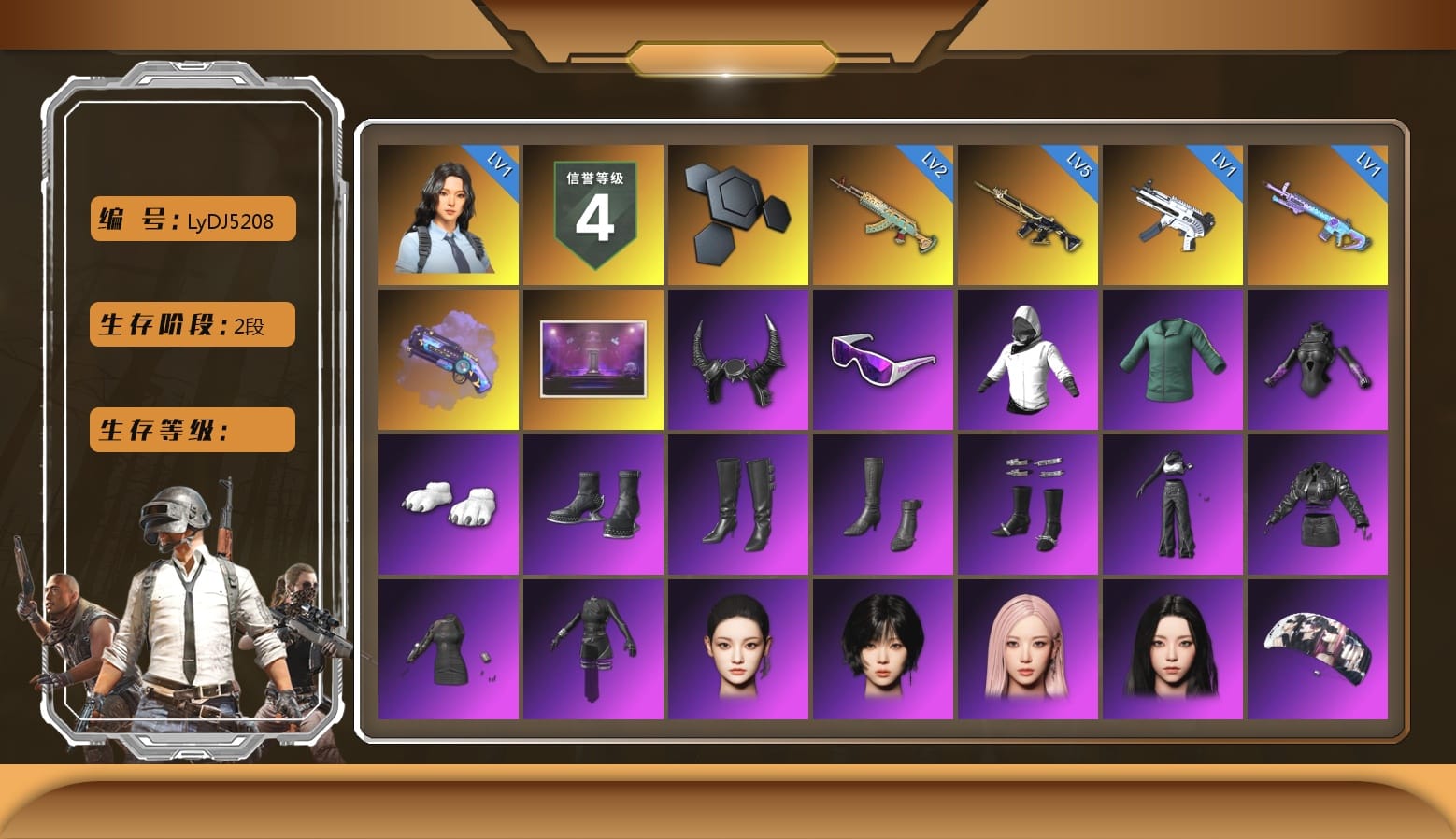1456x839 pixels.
Task: Select the LV2 golden AKM weapon skin
Action: pos(883,215)
